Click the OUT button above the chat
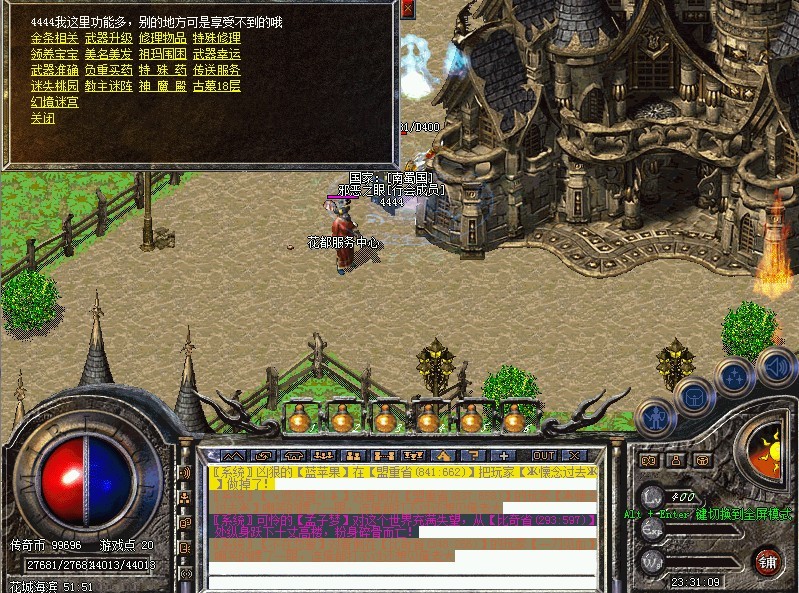Viewport: 799px width, 593px height. click(543, 455)
